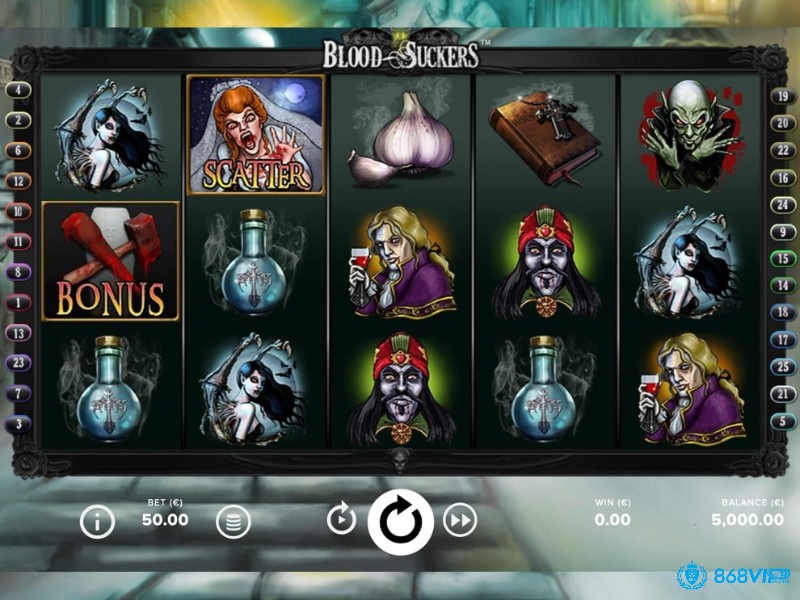Show payline 5 marker
The width and height of the screenshot is (800, 600).
pos(781,421)
